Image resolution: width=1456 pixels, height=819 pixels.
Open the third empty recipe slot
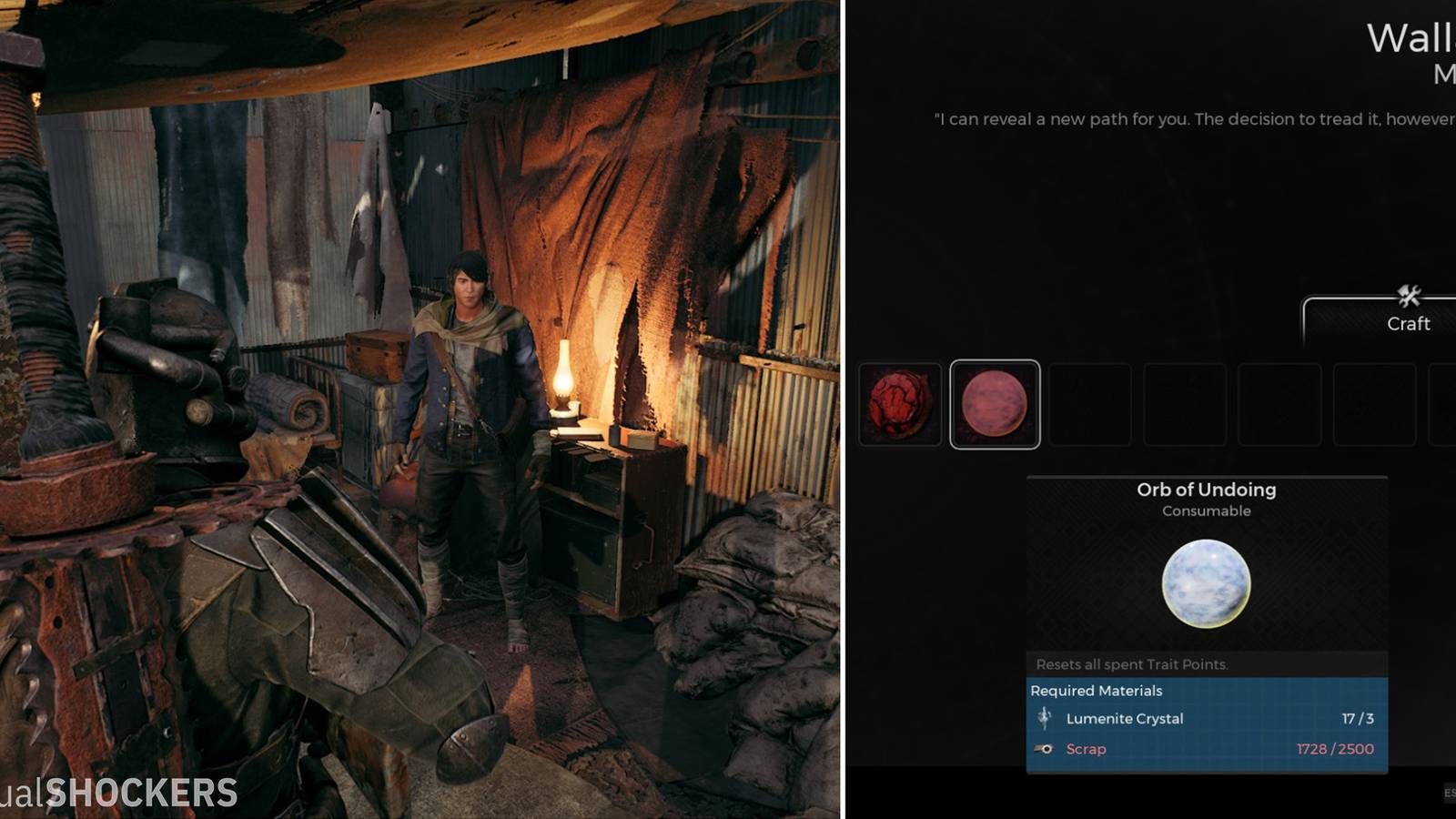(x=1092, y=401)
